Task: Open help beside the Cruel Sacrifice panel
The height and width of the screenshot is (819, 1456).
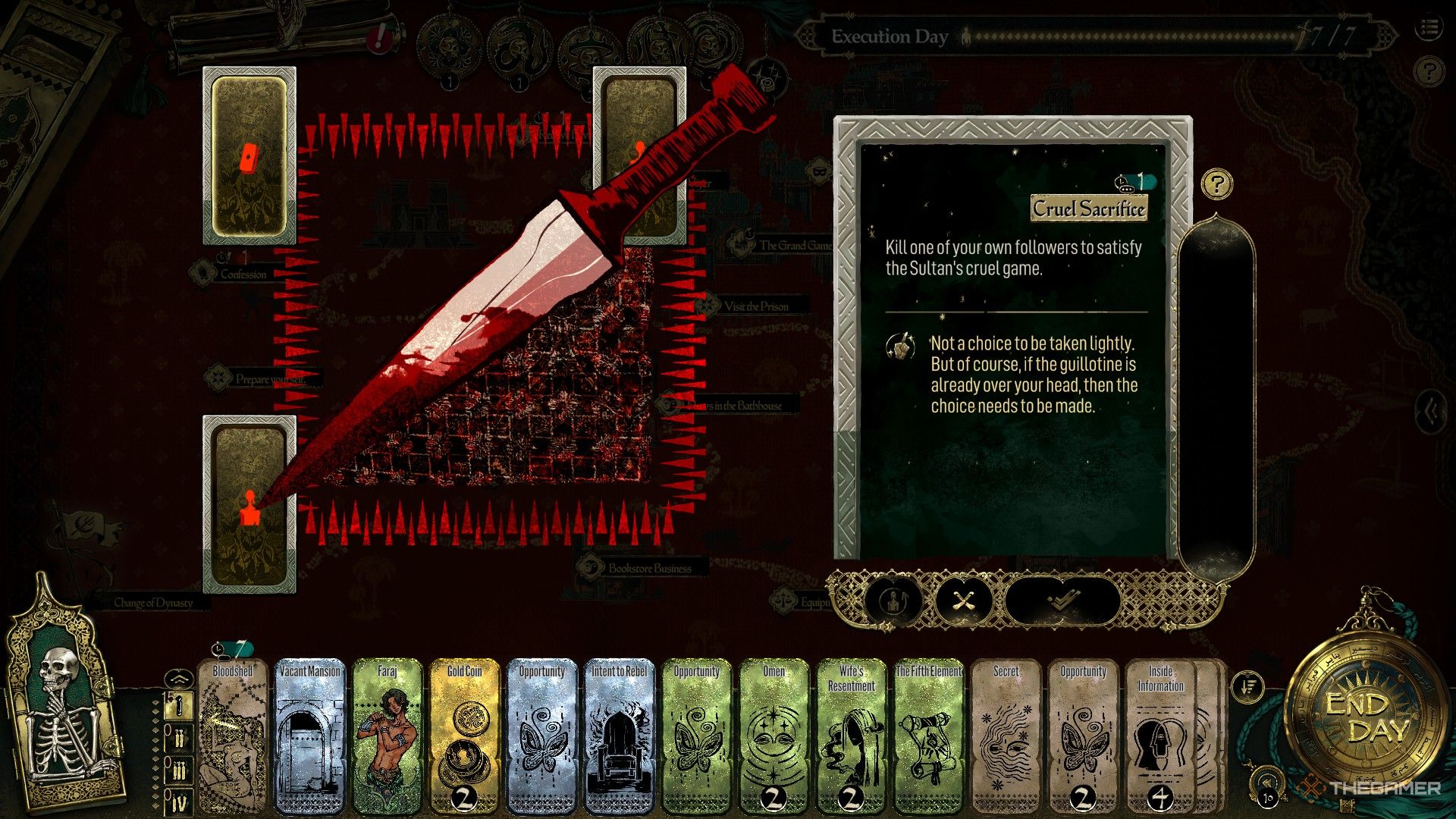Action: point(1216,184)
